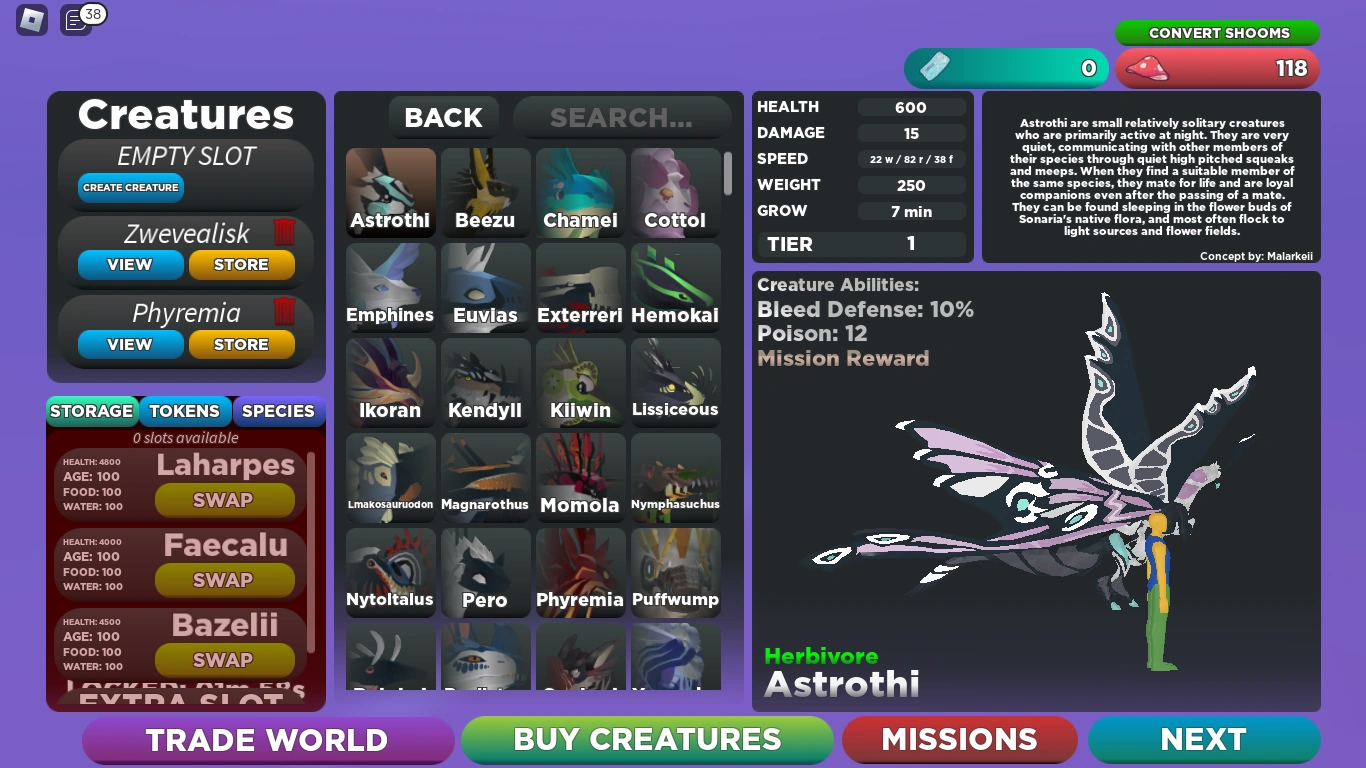Viewport: 1366px width, 768px height.
Task: Open the Species tab
Action: 278,411
